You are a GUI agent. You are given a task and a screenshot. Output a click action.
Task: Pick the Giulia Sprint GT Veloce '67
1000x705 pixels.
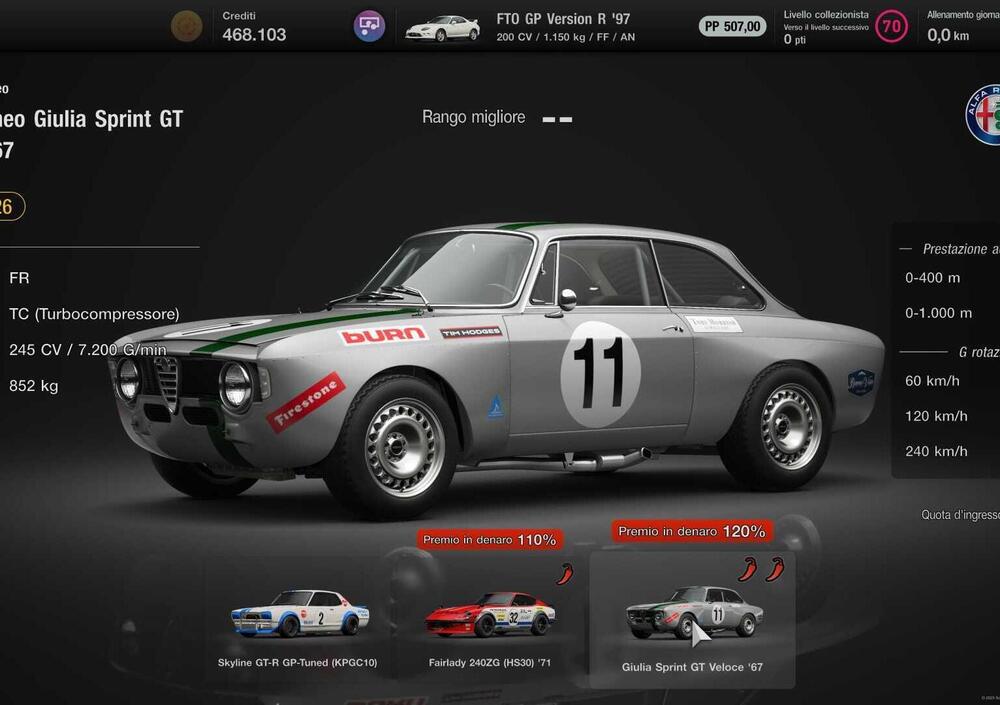pyautogui.click(x=692, y=615)
